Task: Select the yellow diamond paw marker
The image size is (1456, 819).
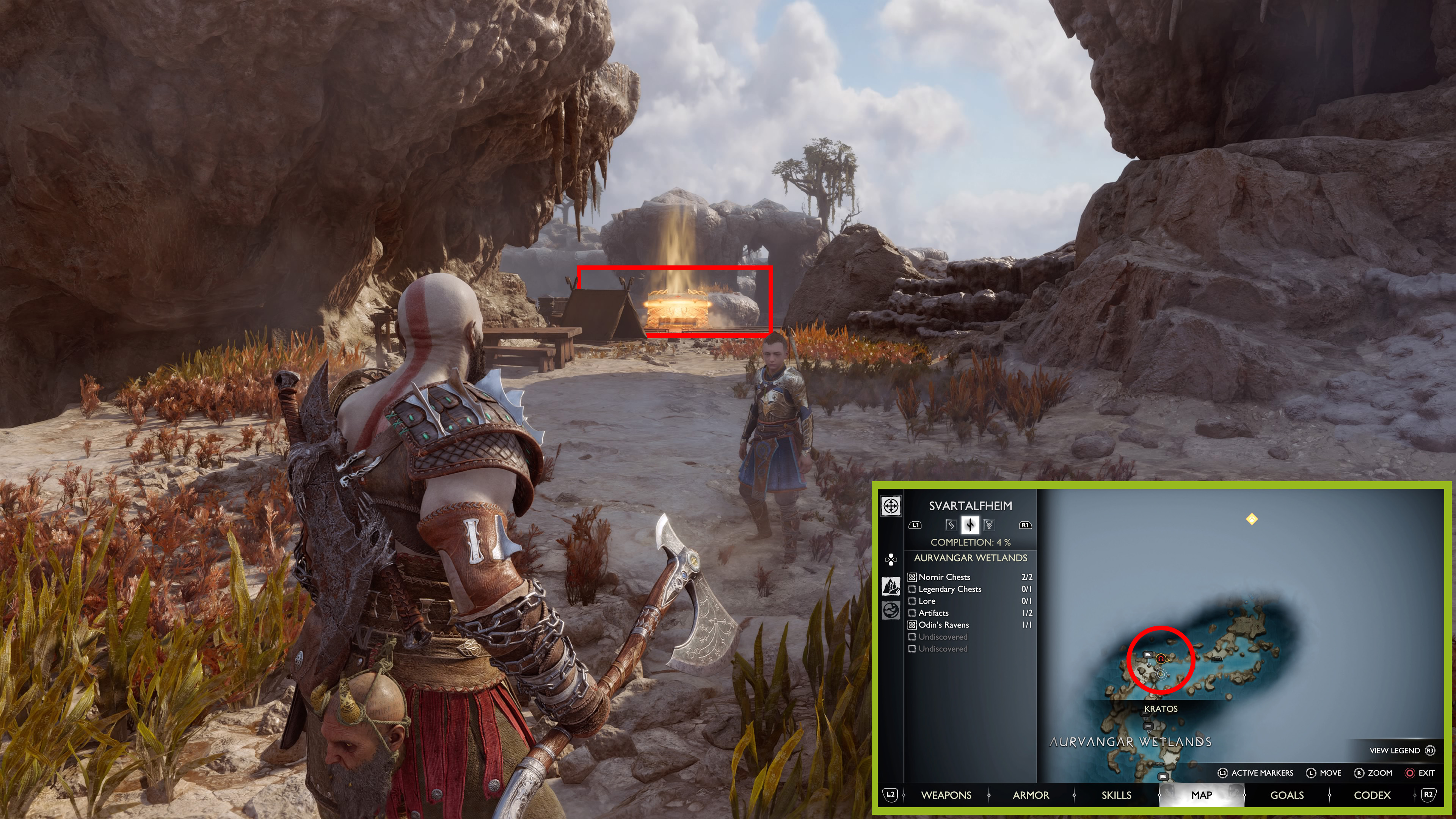Action: pyautogui.click(x=1251, y=519)
